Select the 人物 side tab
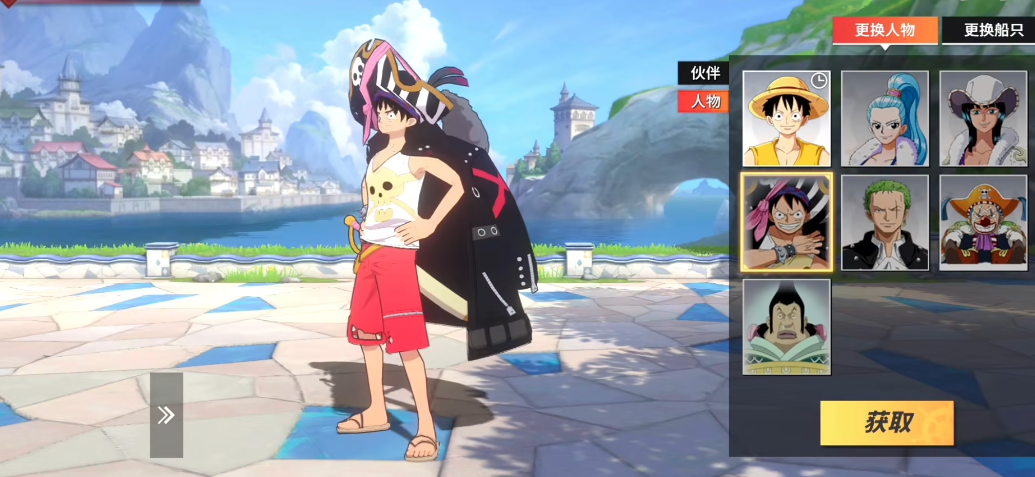This screenshot has height=477, width=1035. point(702,101)
